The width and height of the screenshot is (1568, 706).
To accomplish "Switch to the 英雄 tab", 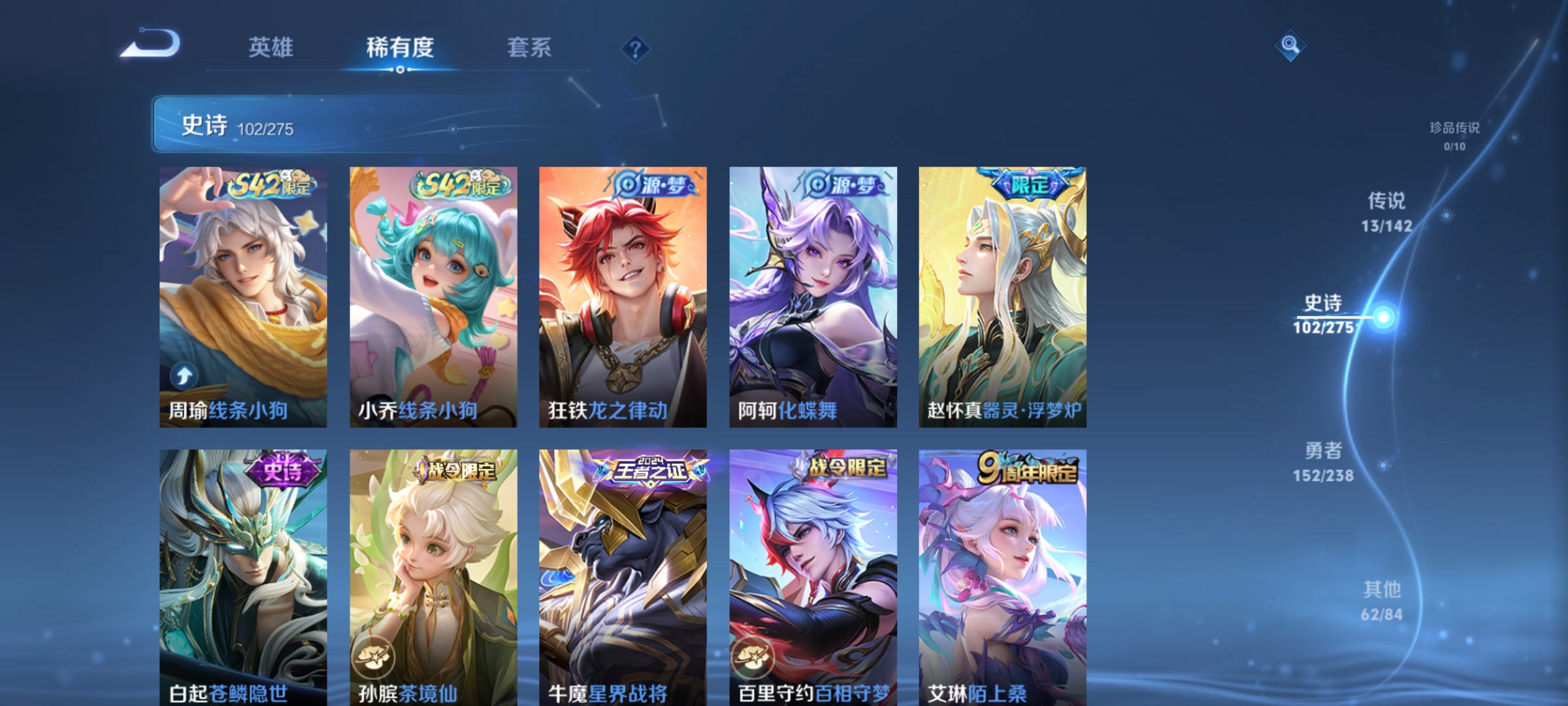I will (271, 48).
